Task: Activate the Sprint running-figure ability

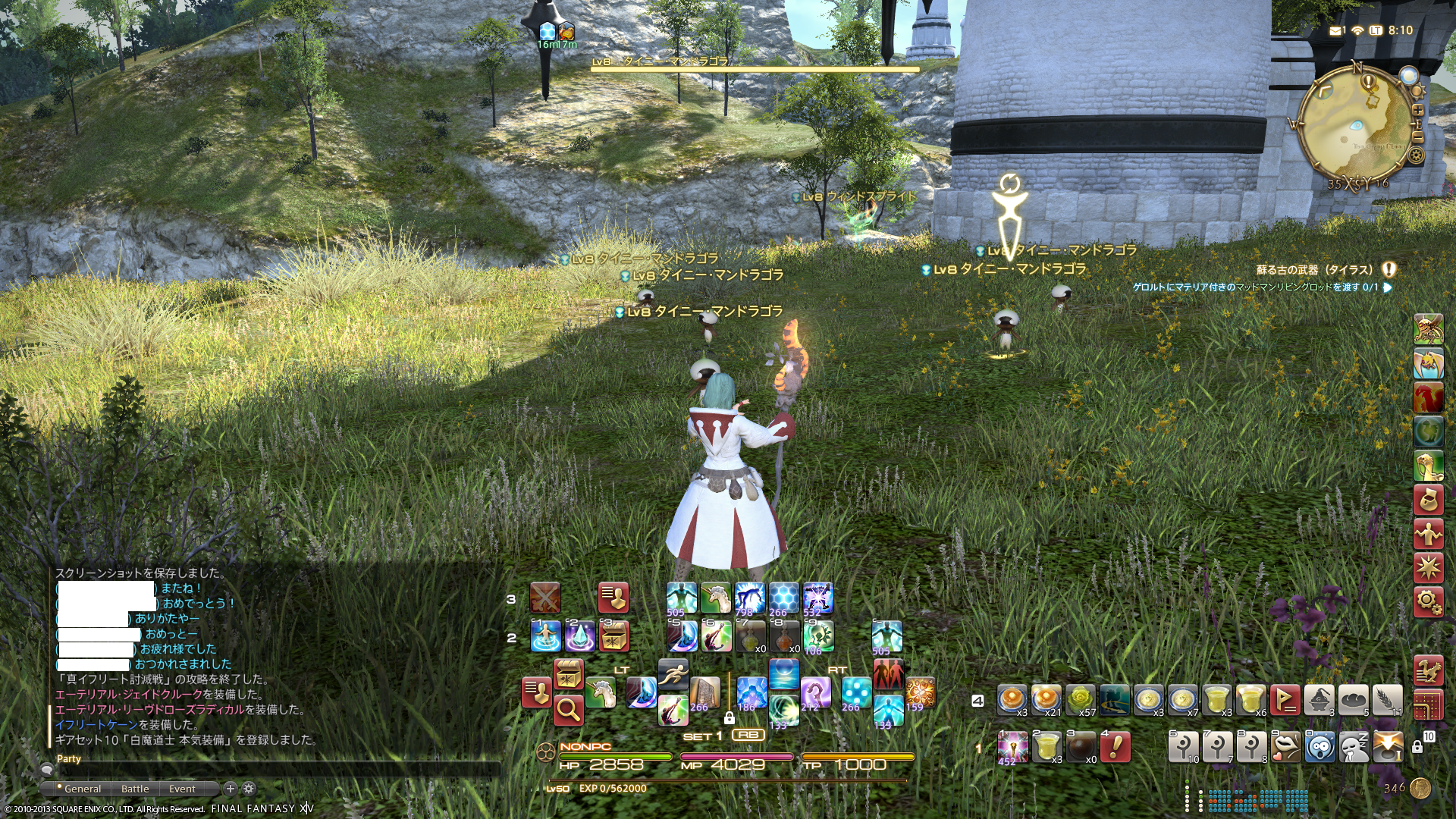Action: (673, 672)
